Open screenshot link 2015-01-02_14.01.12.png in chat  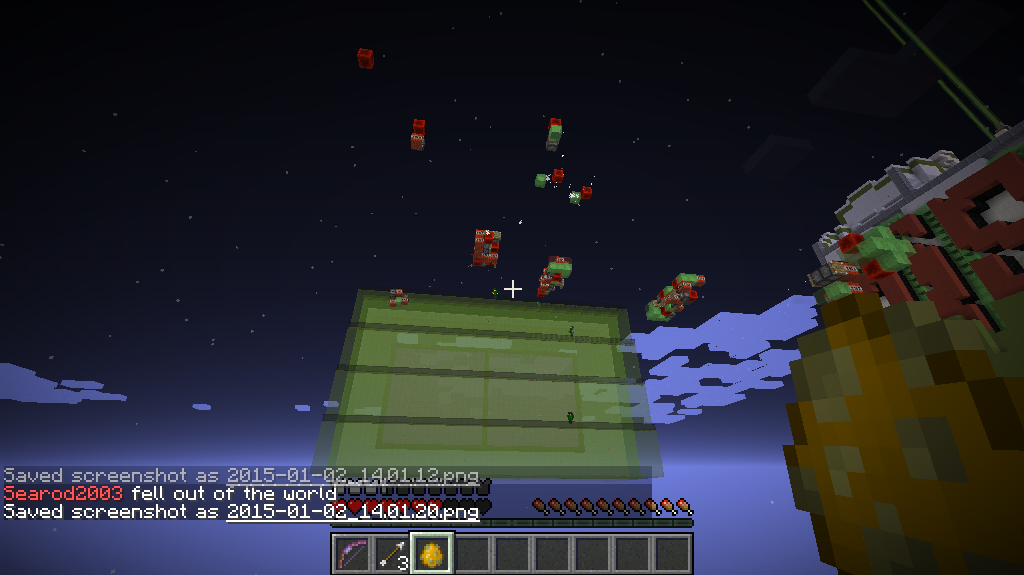pyautogui.click(x=352, y=476)
